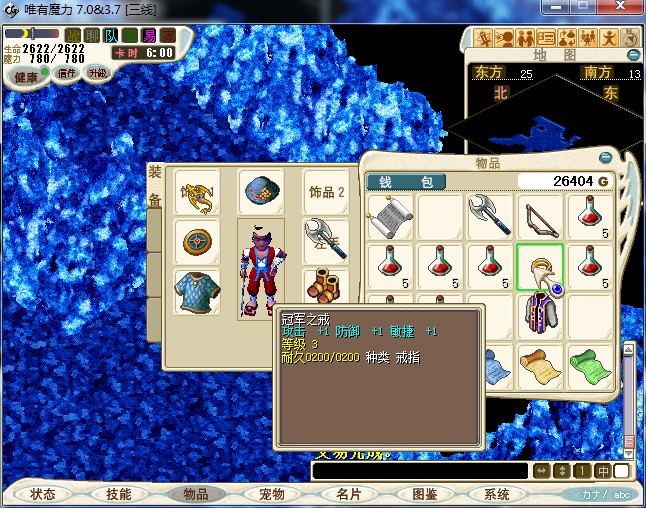Screen dimensions: 646x508
Task: Select the bow in the inventory
Action: coord(540,215)
